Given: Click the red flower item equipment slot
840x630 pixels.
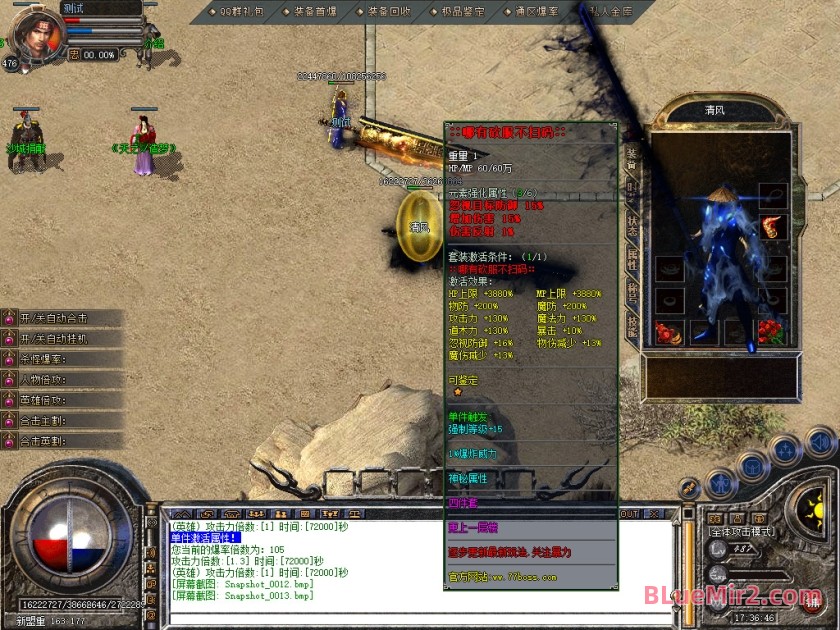Looking at the screenshot, I should 771,332.
